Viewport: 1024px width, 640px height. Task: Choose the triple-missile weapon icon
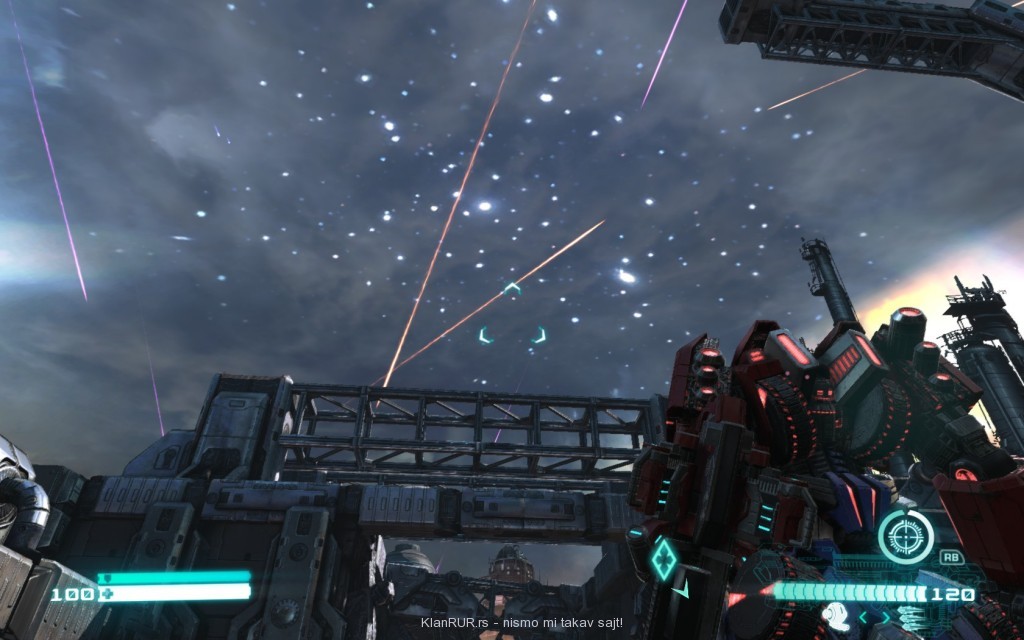point(909,617)
